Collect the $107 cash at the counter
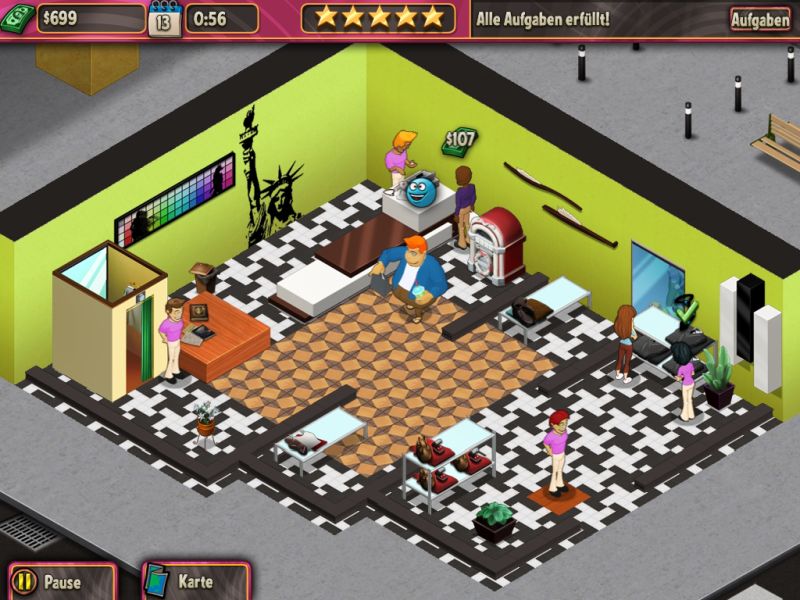The image size is (800, 600). [x=459, y=142]
